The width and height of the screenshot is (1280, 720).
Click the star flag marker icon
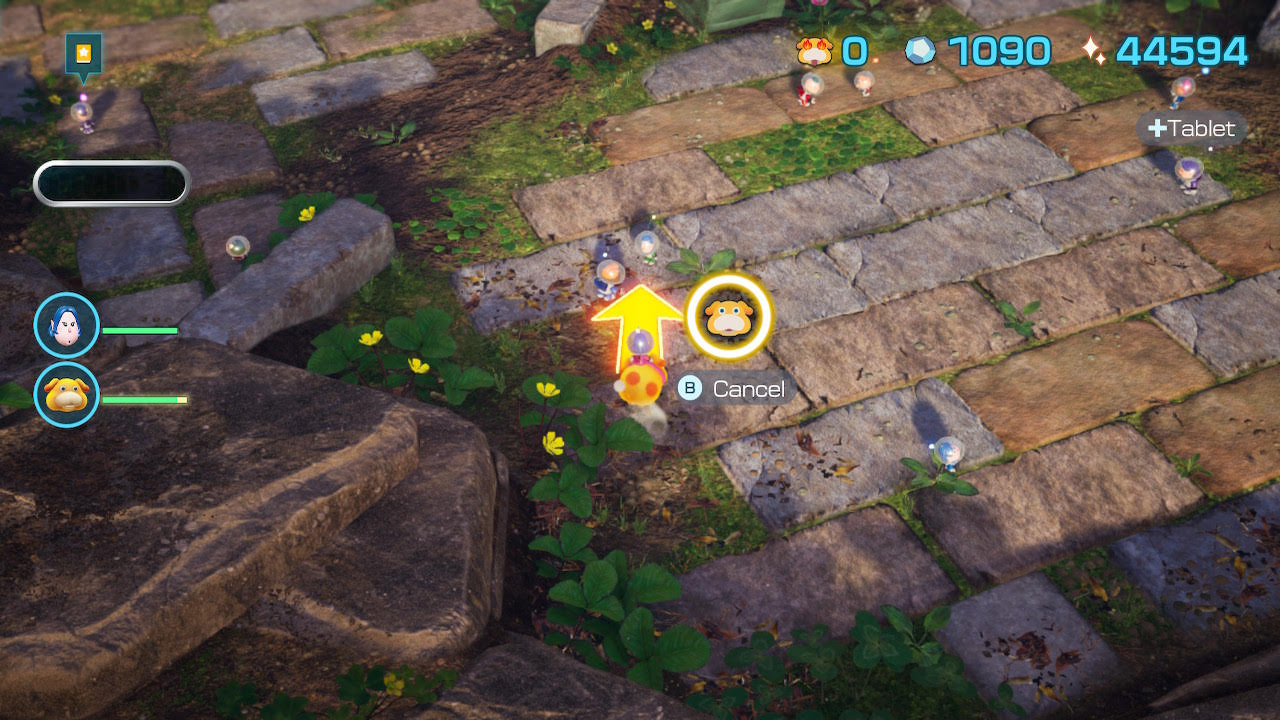click(83, 53)
